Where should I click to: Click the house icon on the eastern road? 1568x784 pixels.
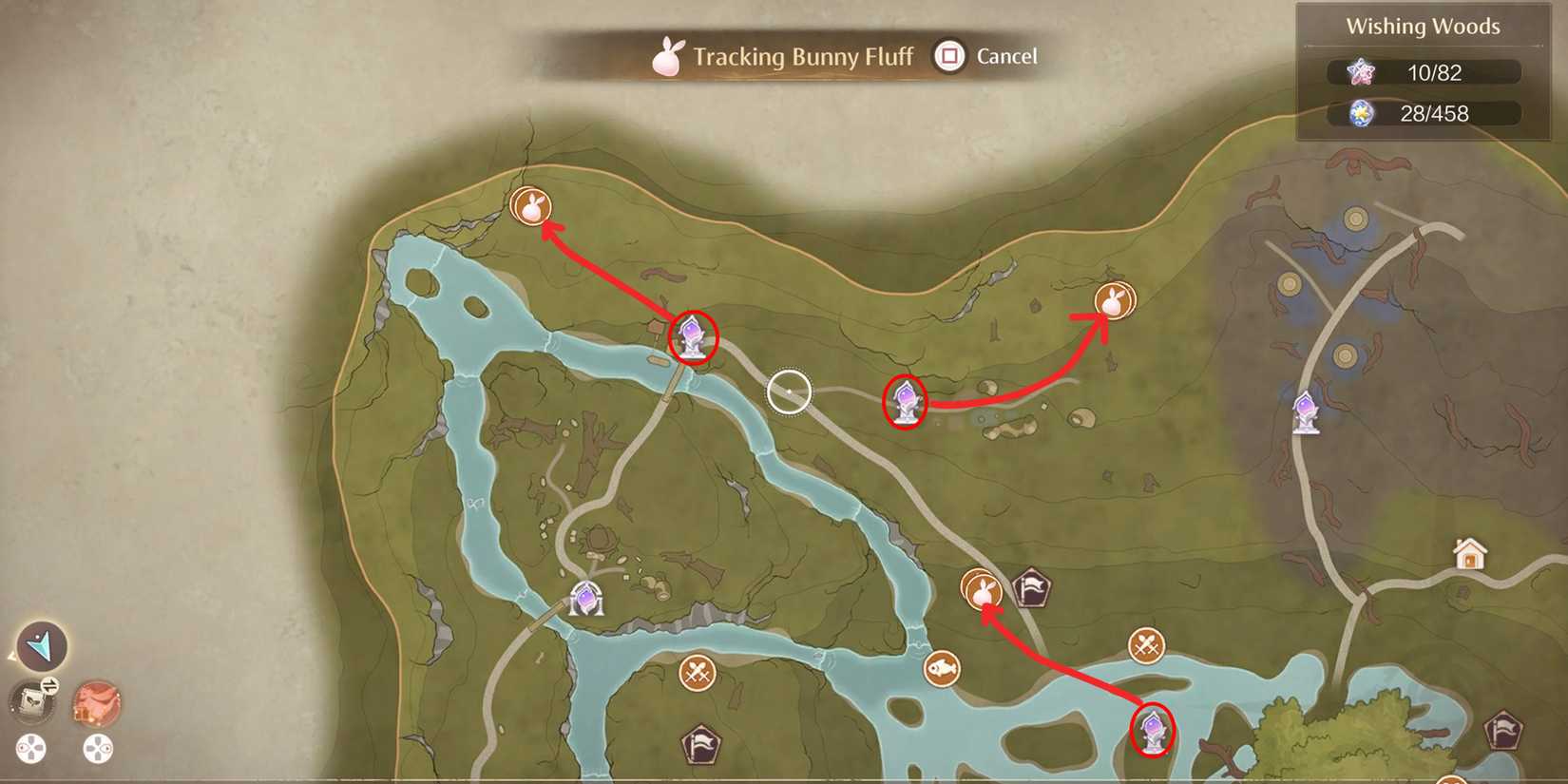pos(1469,551)
